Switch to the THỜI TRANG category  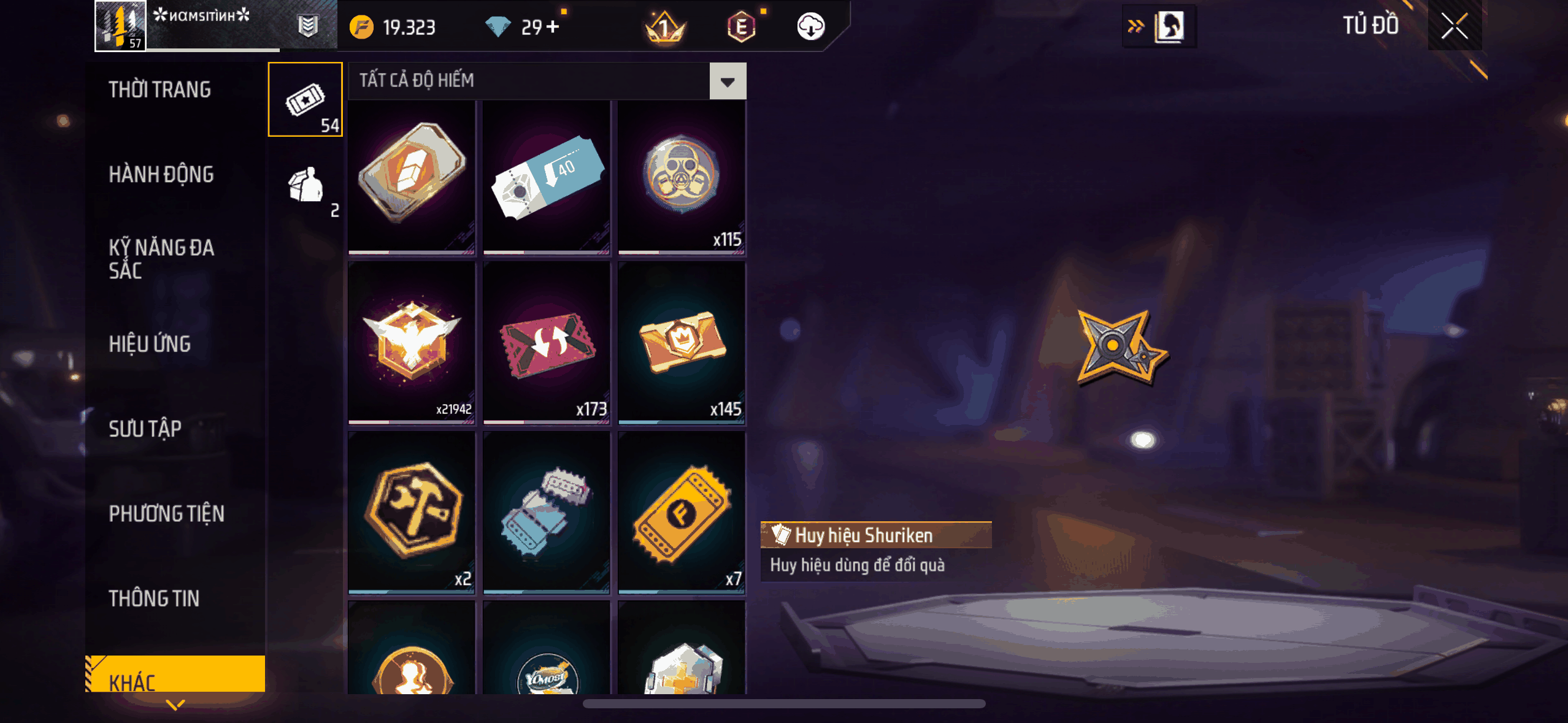[x=159, y=90]
